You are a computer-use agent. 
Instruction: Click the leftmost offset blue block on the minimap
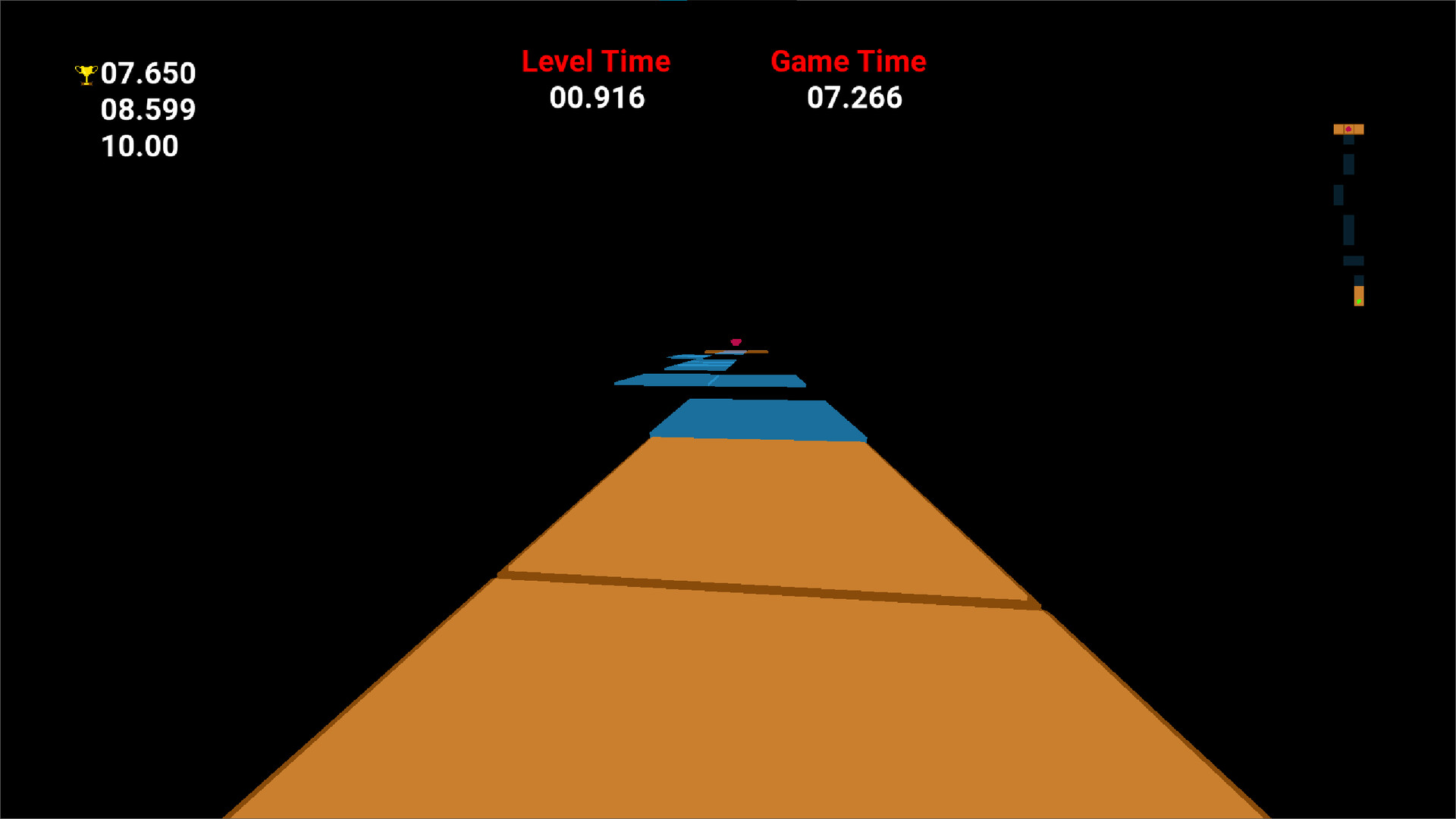pos(1338,195)
